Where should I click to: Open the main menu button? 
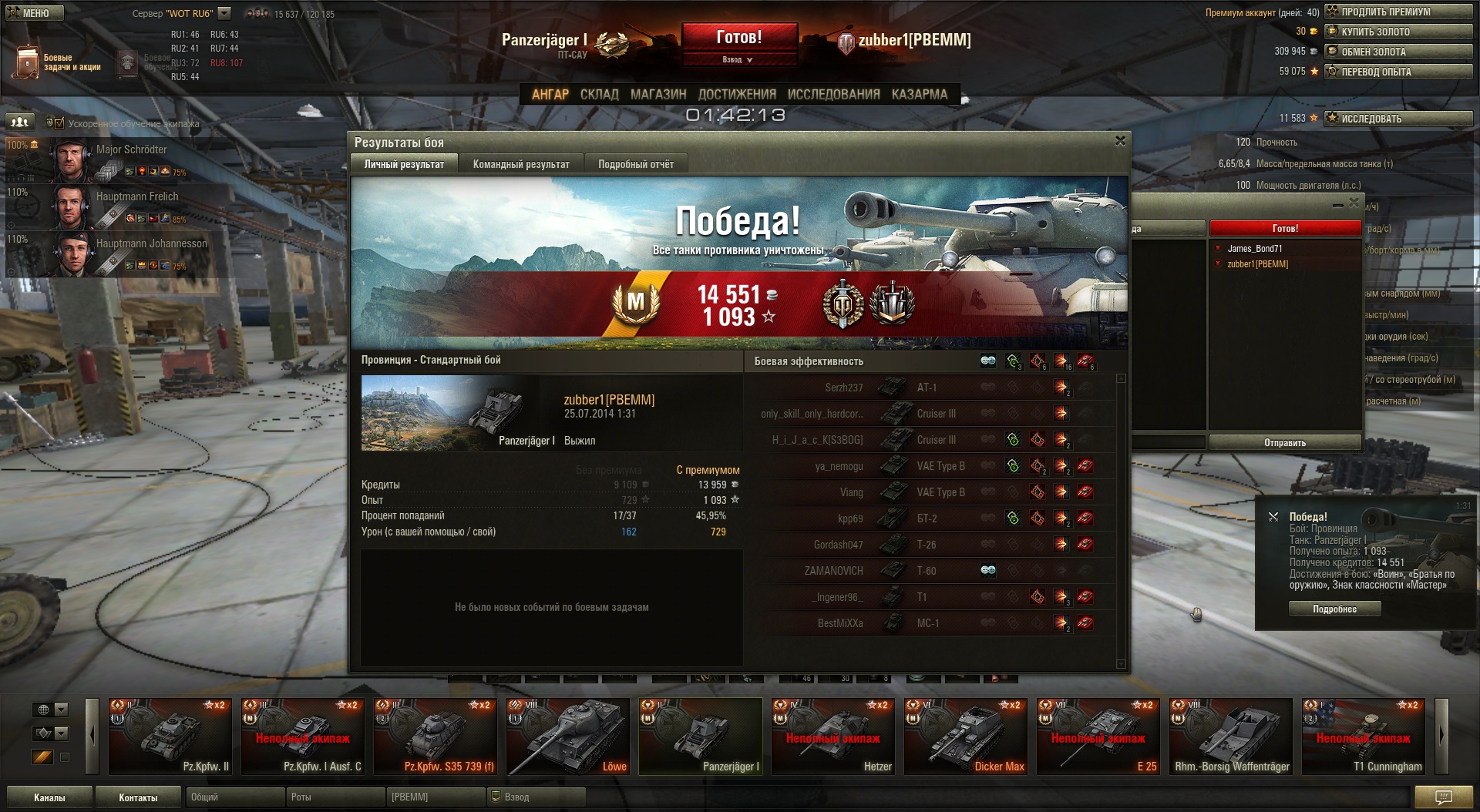click(35, 13)
